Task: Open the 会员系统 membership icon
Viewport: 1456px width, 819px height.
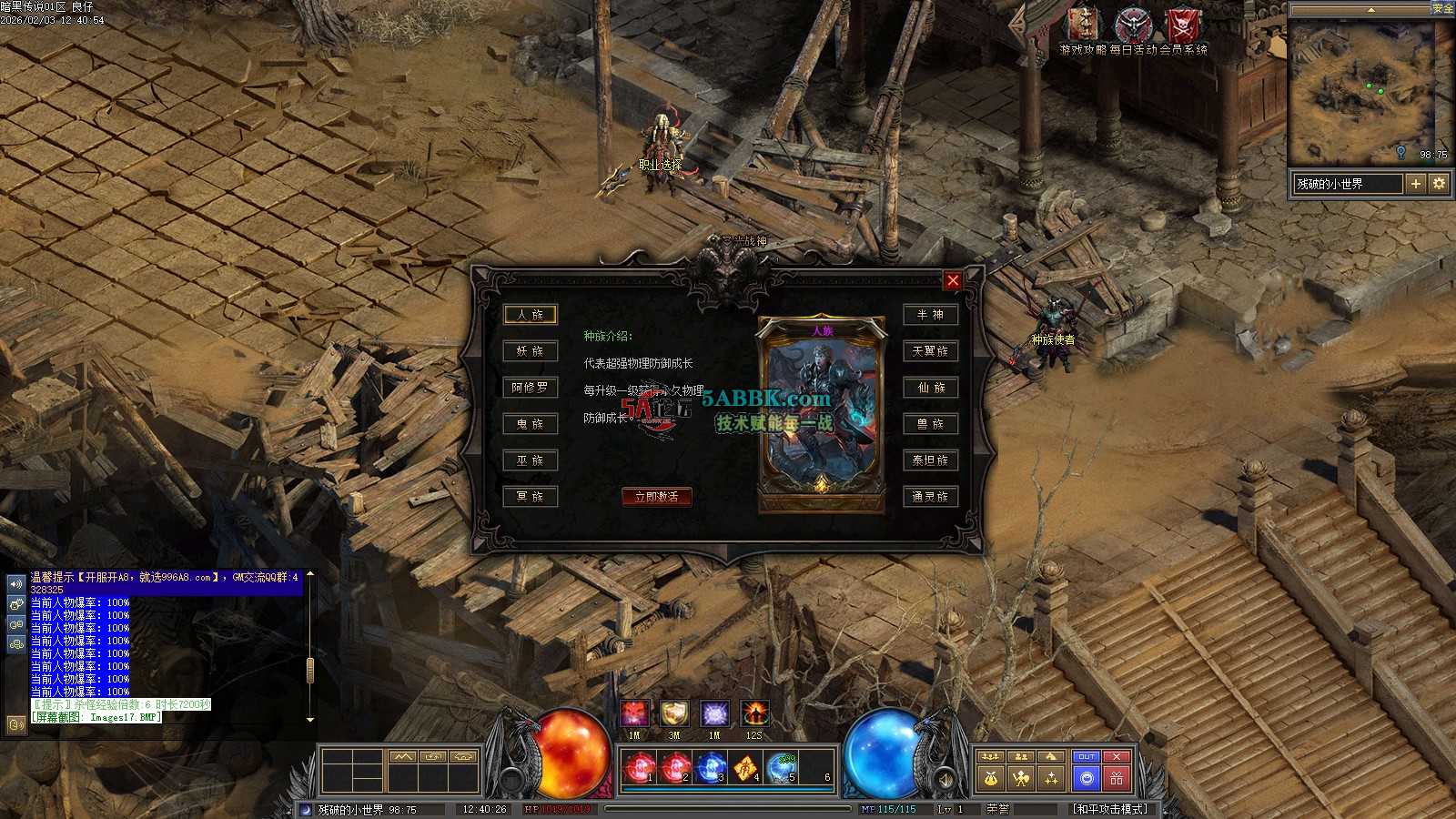Action: [1183, 27]
